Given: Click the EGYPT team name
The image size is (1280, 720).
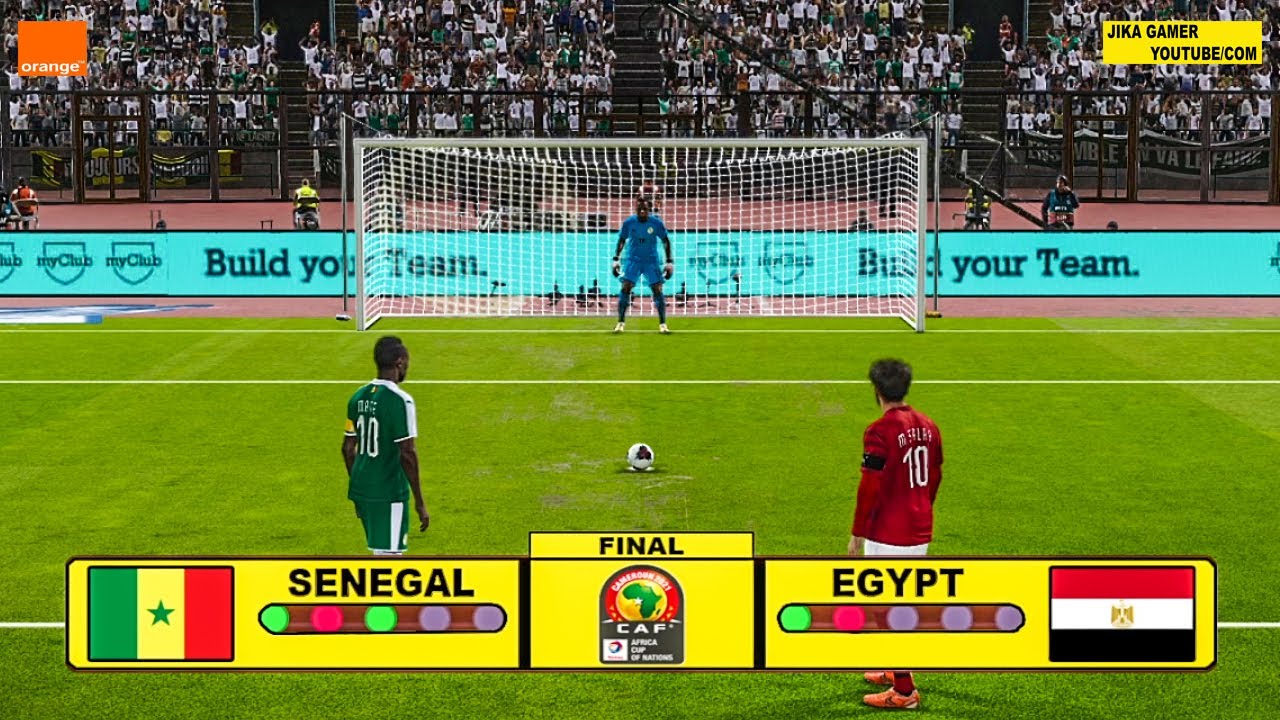Looking at the screenshot, I should click(897, 582).
